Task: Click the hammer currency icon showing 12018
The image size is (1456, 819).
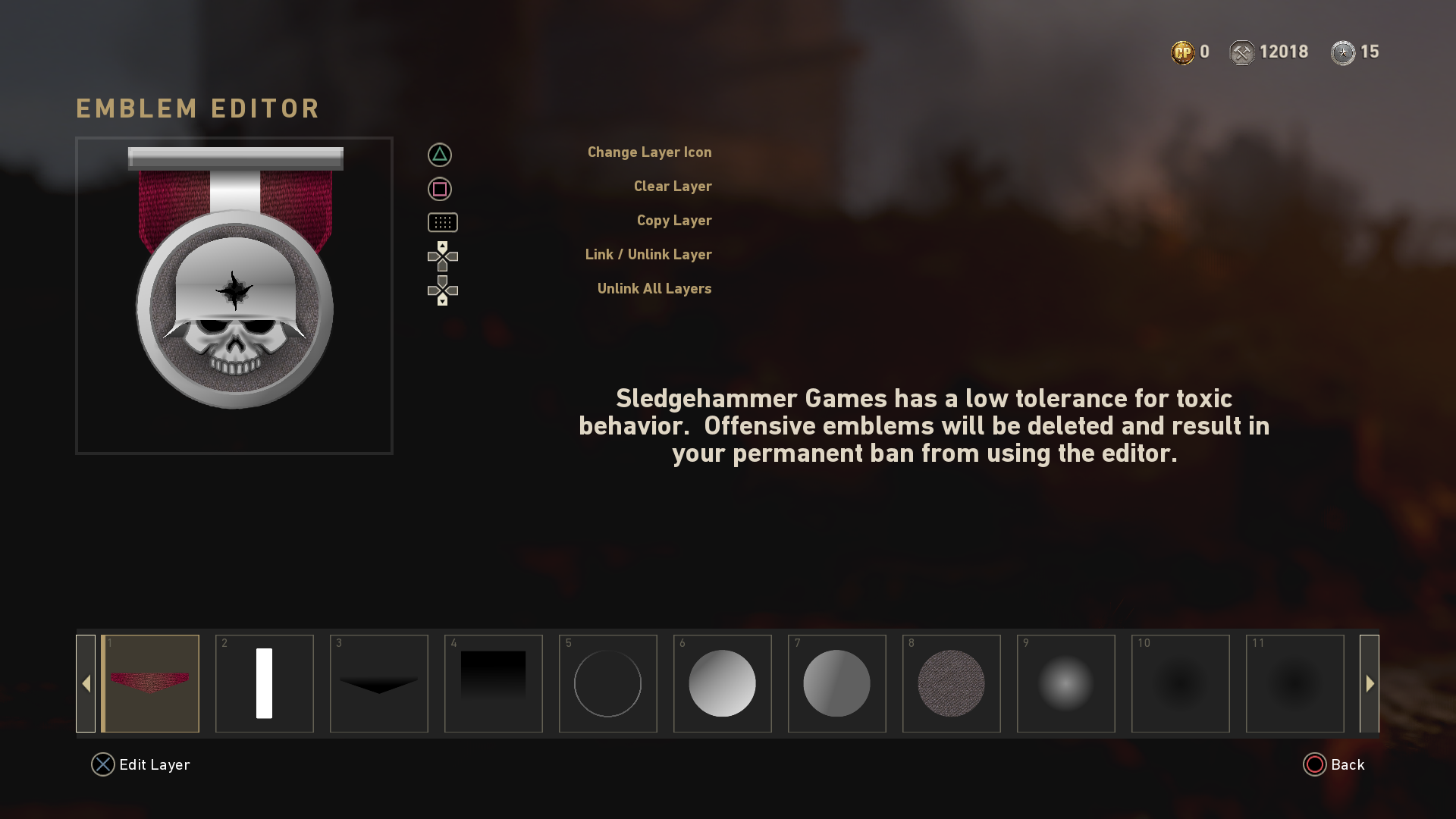Action: click(x=1242, y=52)
